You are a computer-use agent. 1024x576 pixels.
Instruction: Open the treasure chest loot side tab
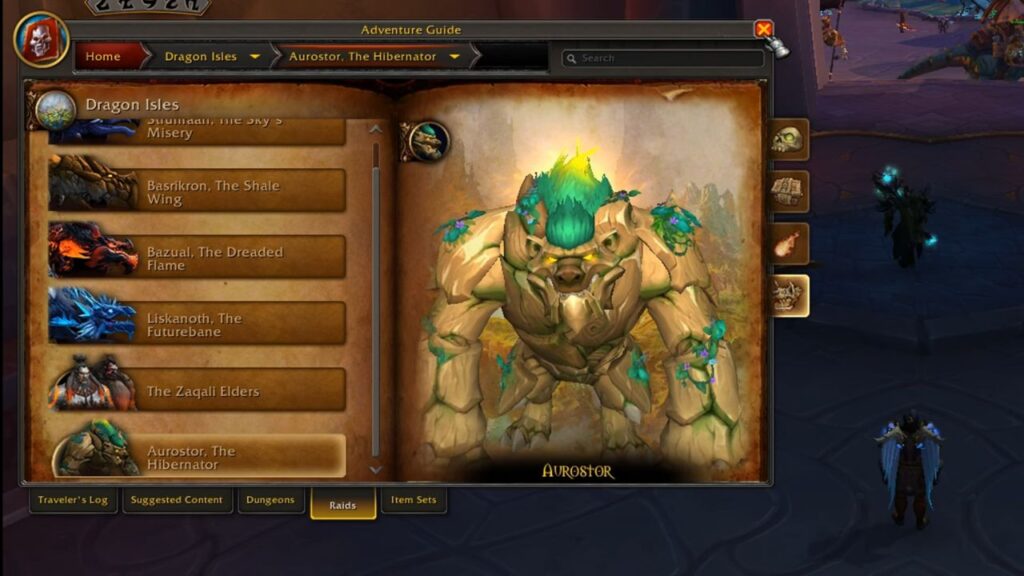click(788, 191)
